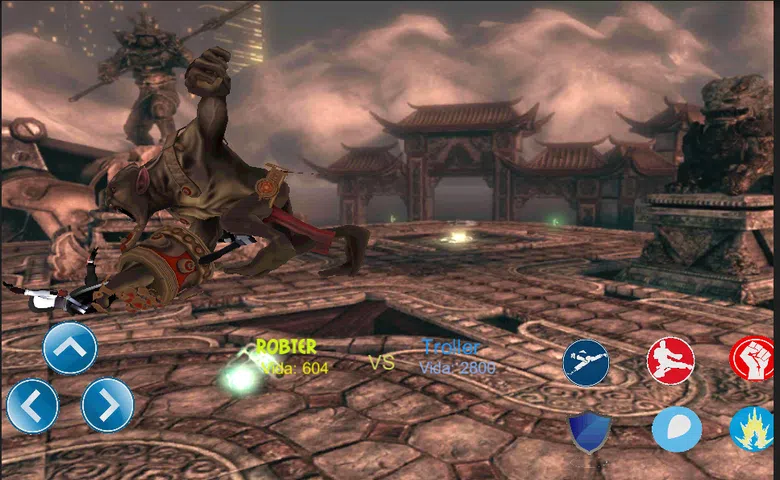Use the blue flying kick attack
Image resolution: width=780 pixels, height=480 pixels.
pyautogui.click(x=586, y=362)
